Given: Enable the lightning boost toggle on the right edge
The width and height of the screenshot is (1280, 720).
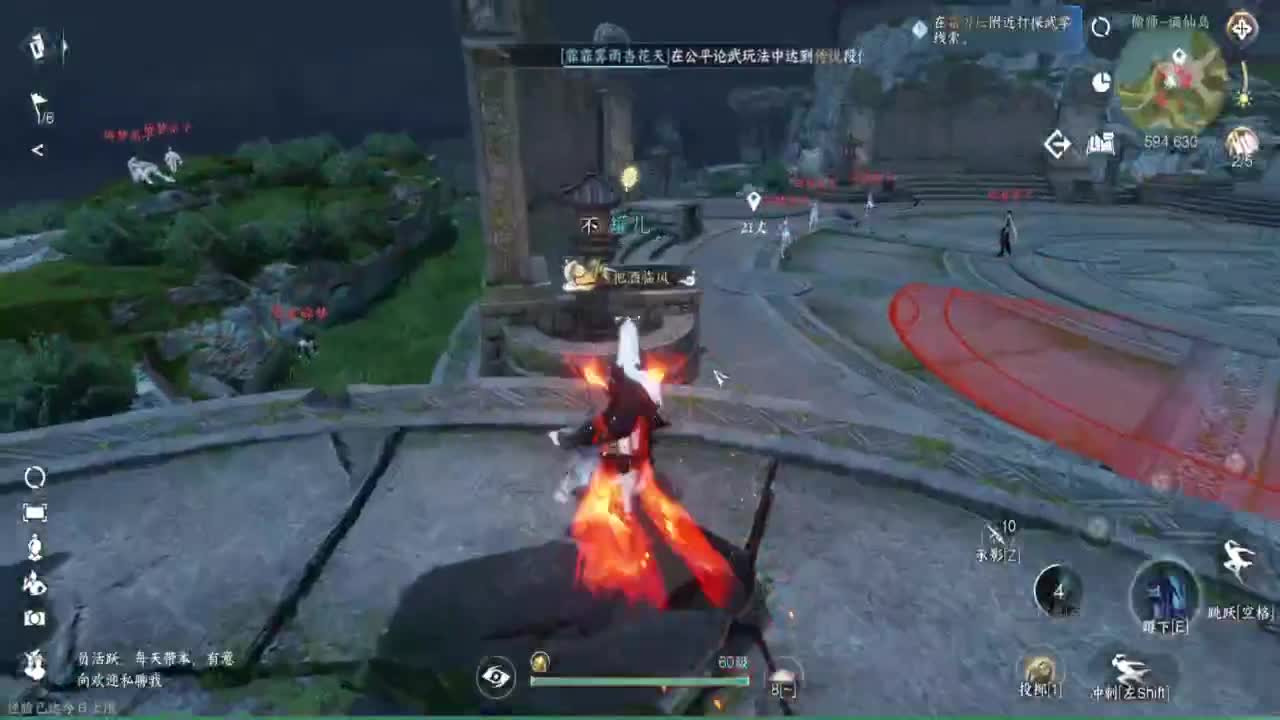Looking at the screenshot, I should (1243, 98).
